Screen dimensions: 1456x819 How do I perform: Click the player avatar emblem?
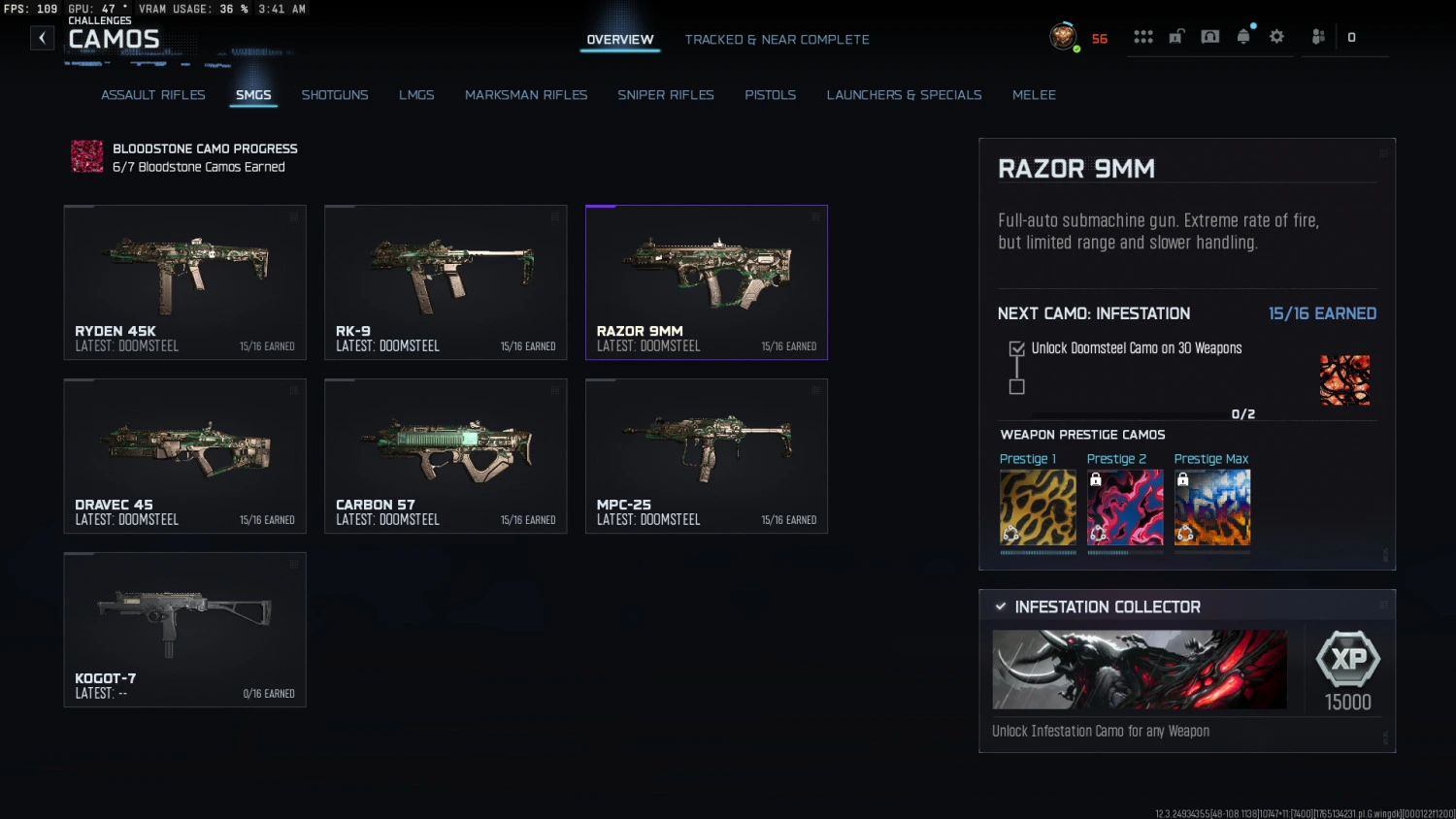(1064, 36)
